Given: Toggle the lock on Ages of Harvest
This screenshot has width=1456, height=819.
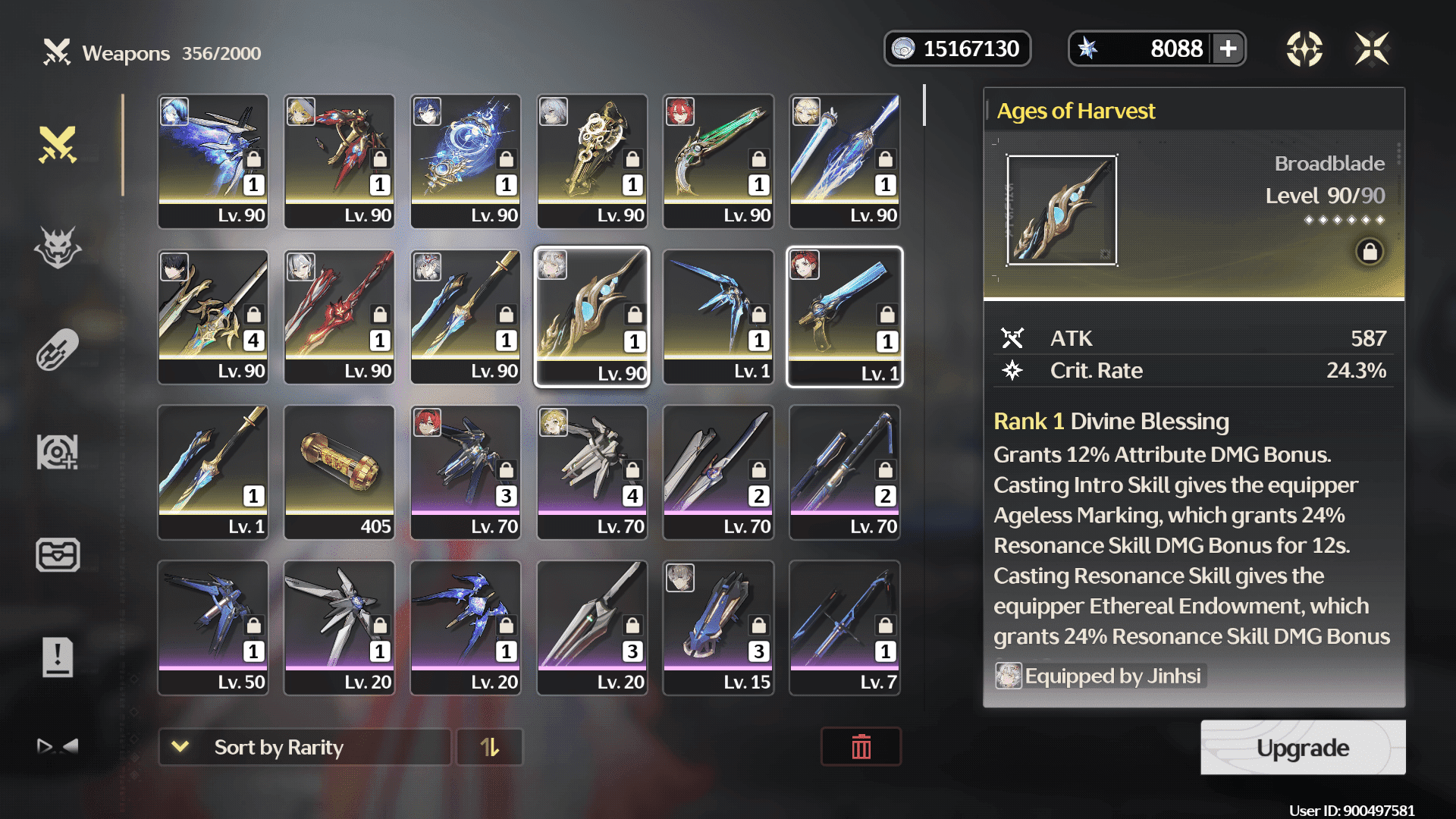Looking at the screenshot, I should coord(1370,252).
